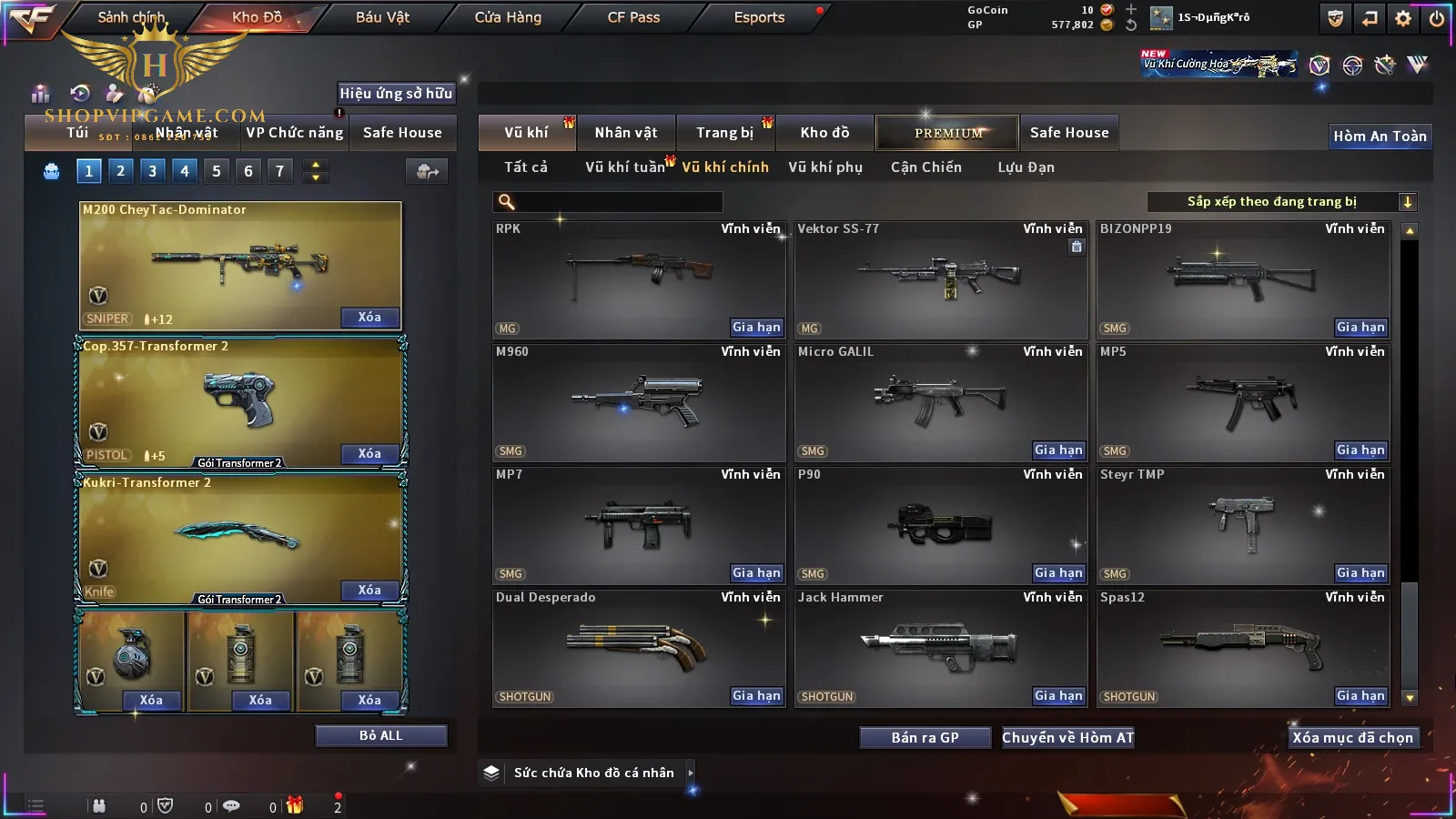This screenshot has height=819, width=1456.
Task: Choose the P90 weapon tile
Action: 940,524
